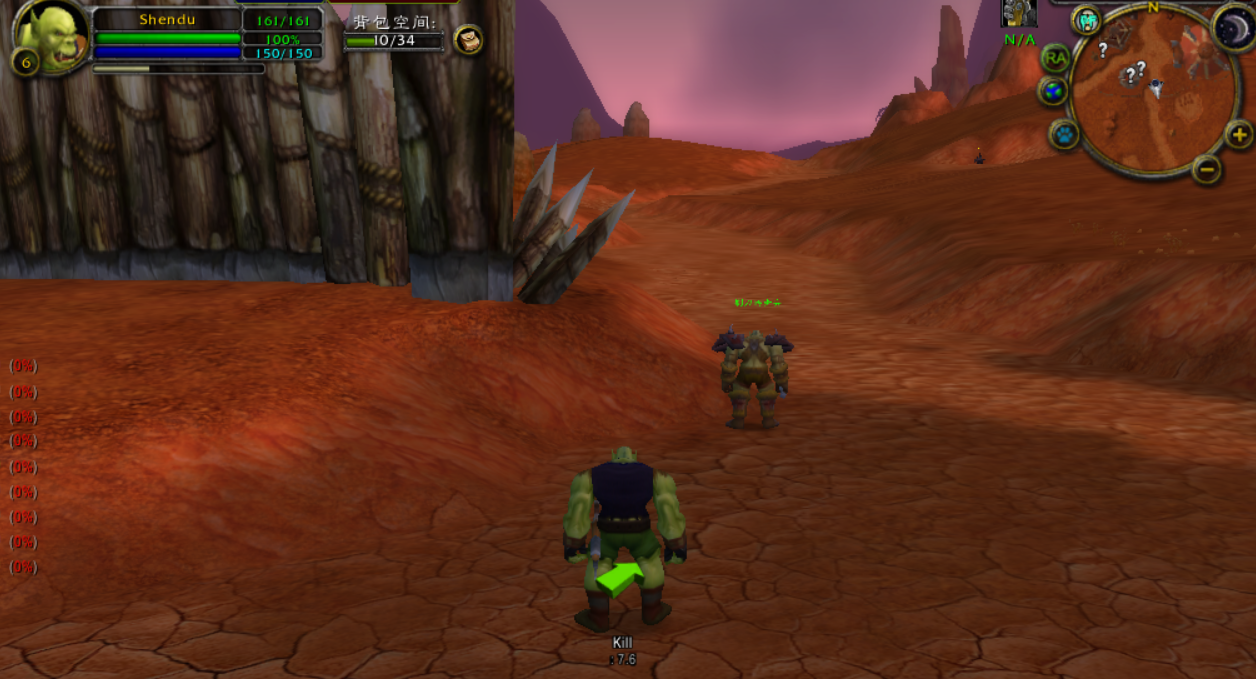
Task: Click the blue paw print tracking button
Action: pos(1064,133)
